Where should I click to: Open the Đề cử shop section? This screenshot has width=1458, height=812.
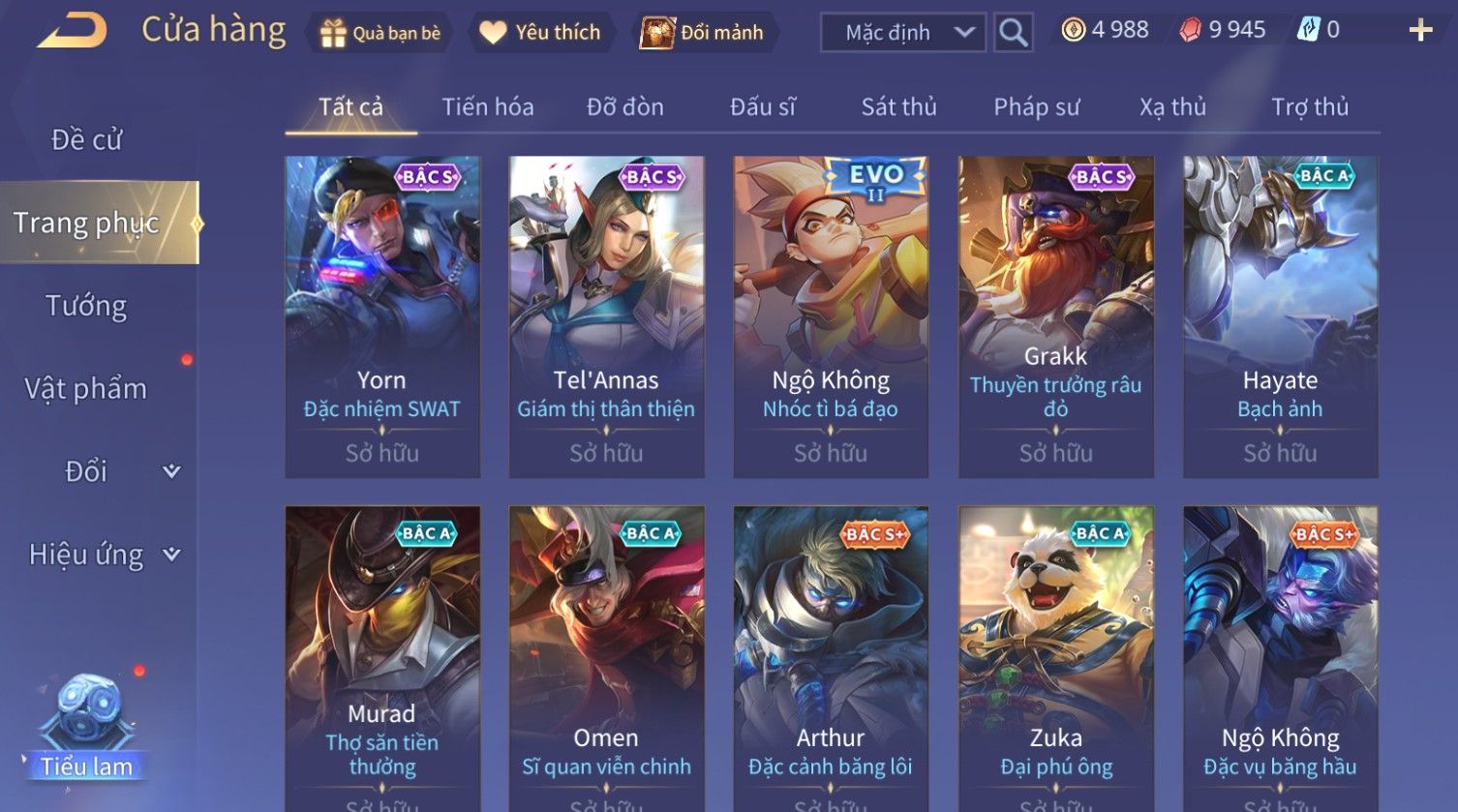(87, 140)
